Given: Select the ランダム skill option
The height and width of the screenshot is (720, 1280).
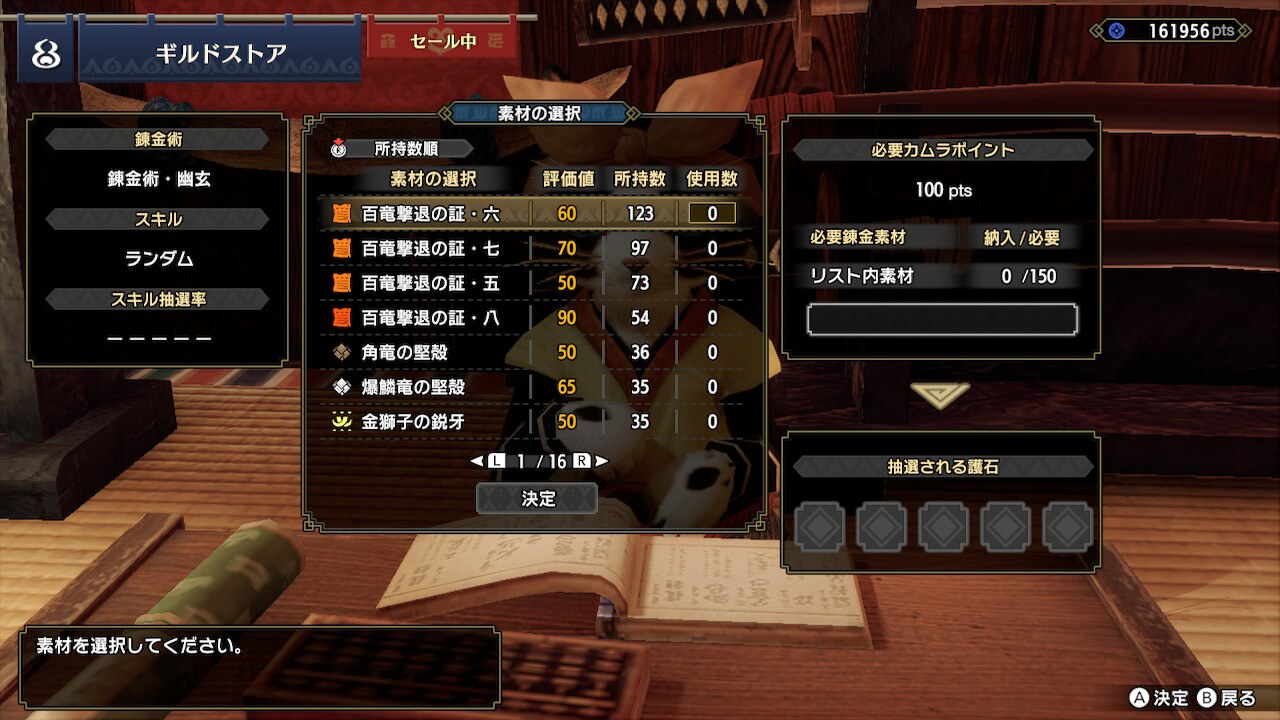Looking at the screenshot, I should point(160,259).
